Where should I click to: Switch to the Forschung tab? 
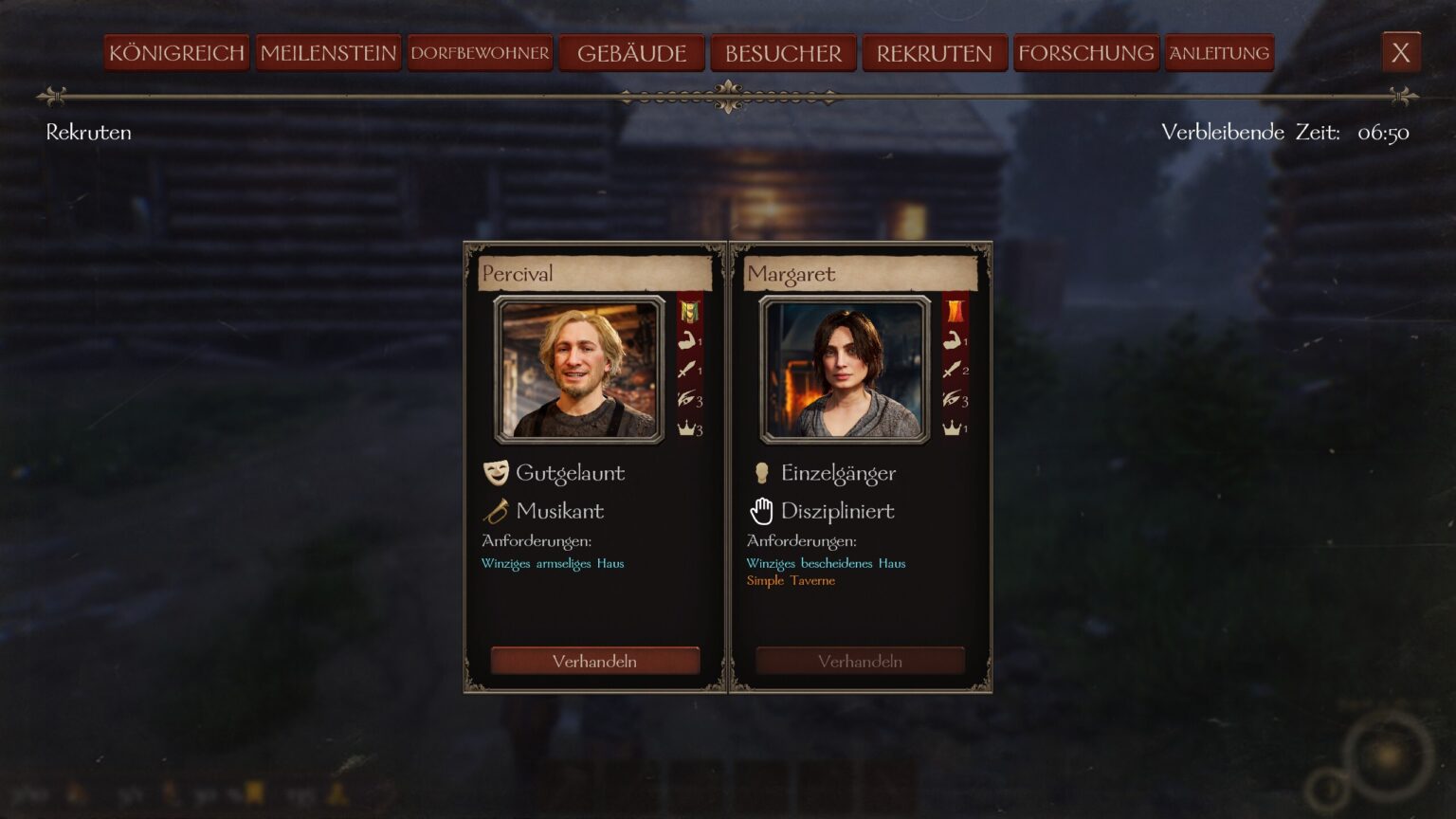(1084, 52)
